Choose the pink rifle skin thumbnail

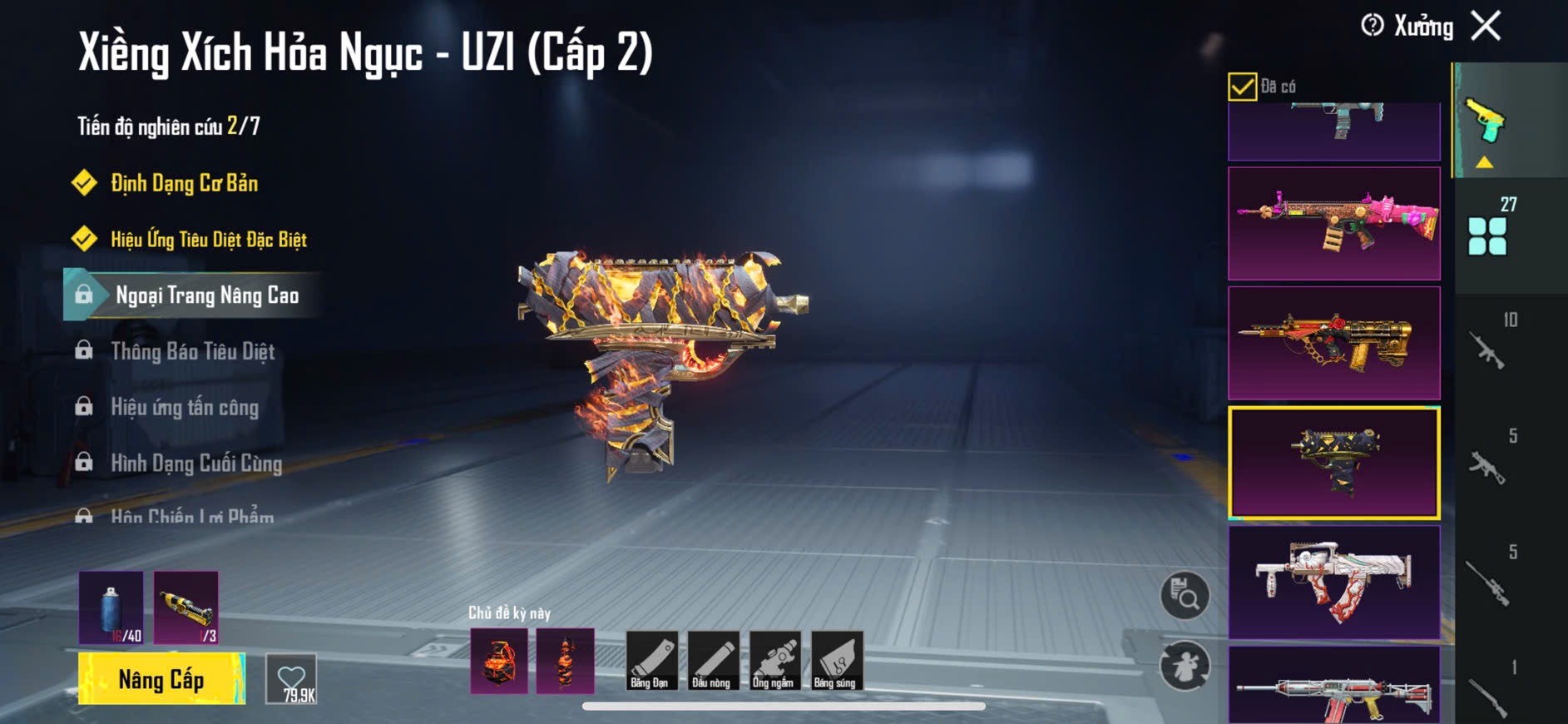(x=1333, y=223)
